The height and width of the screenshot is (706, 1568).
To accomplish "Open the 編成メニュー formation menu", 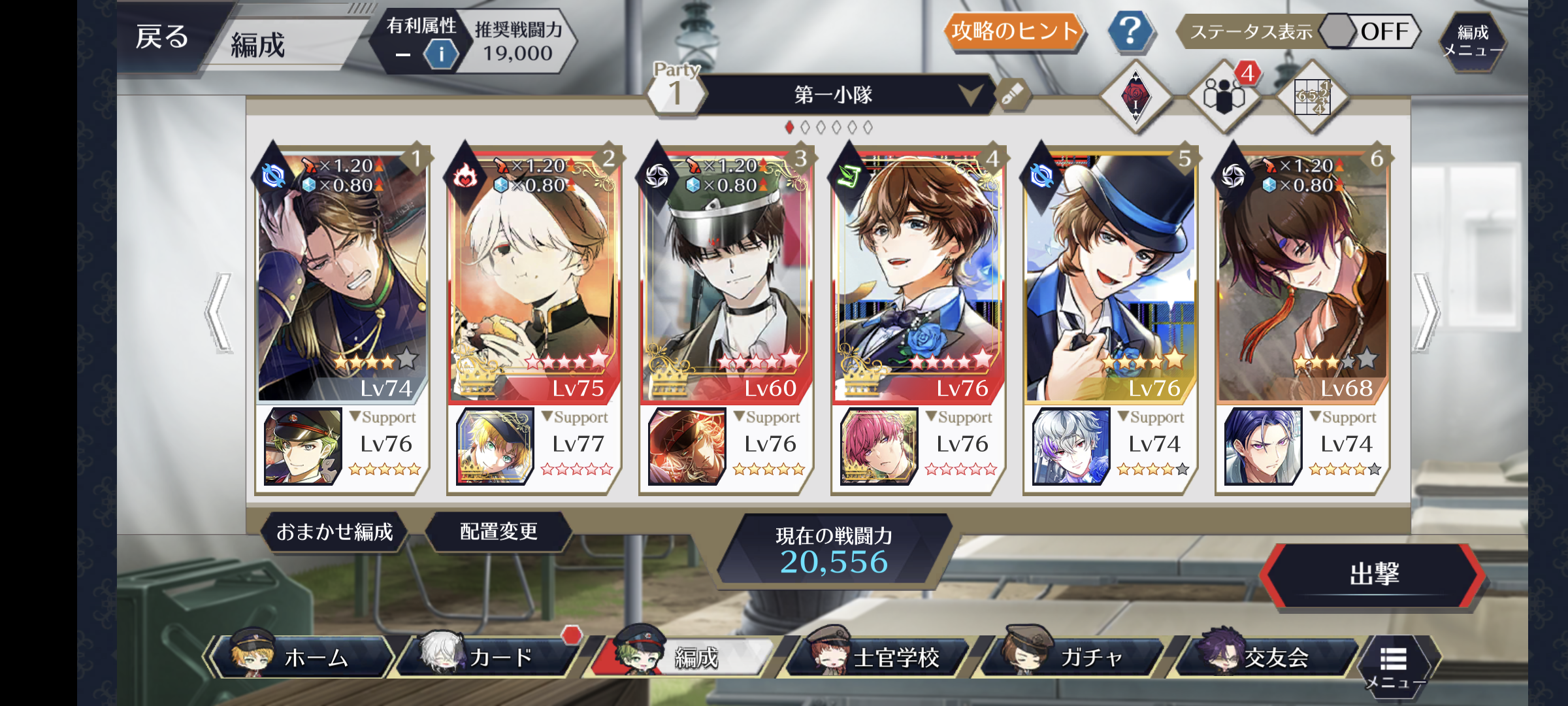I will [1473, 41].
